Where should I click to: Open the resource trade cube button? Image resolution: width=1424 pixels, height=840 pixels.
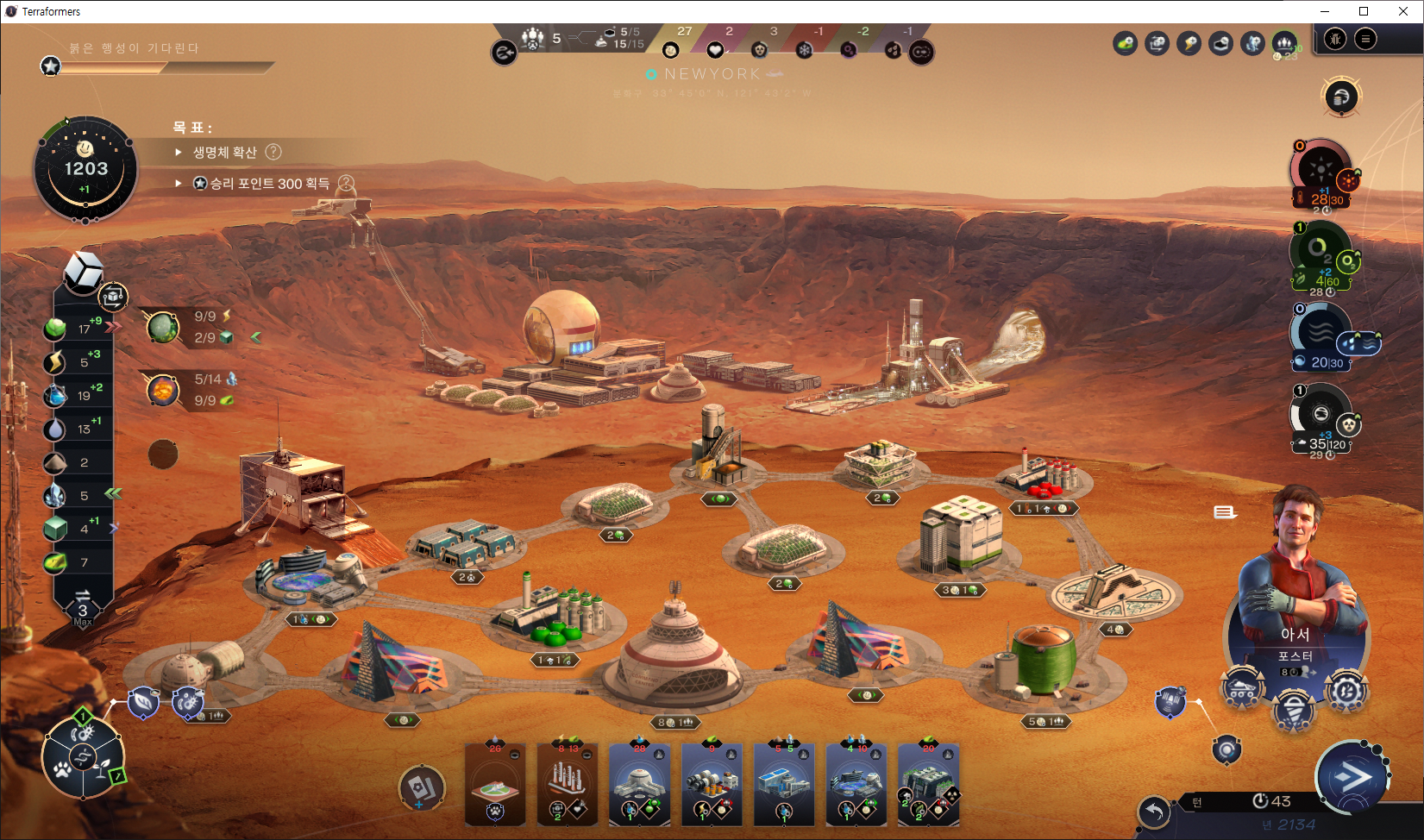[x=113, y=297]
